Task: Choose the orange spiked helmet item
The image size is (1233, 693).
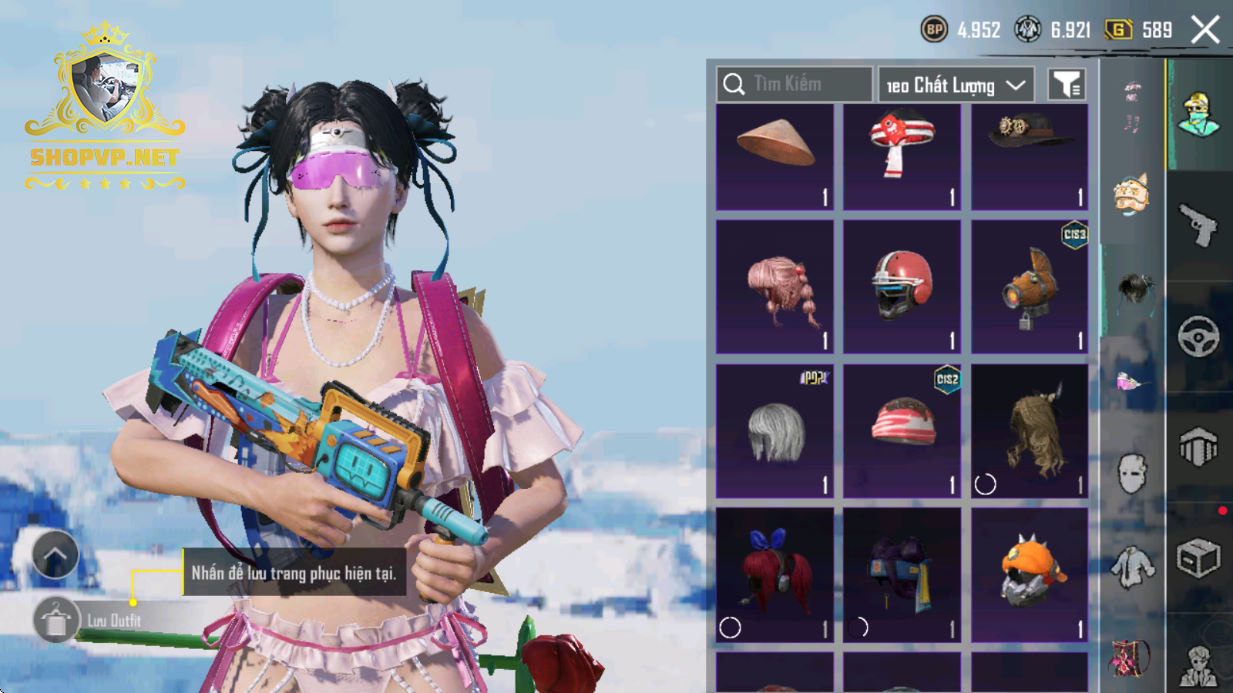Action: 1029,575
